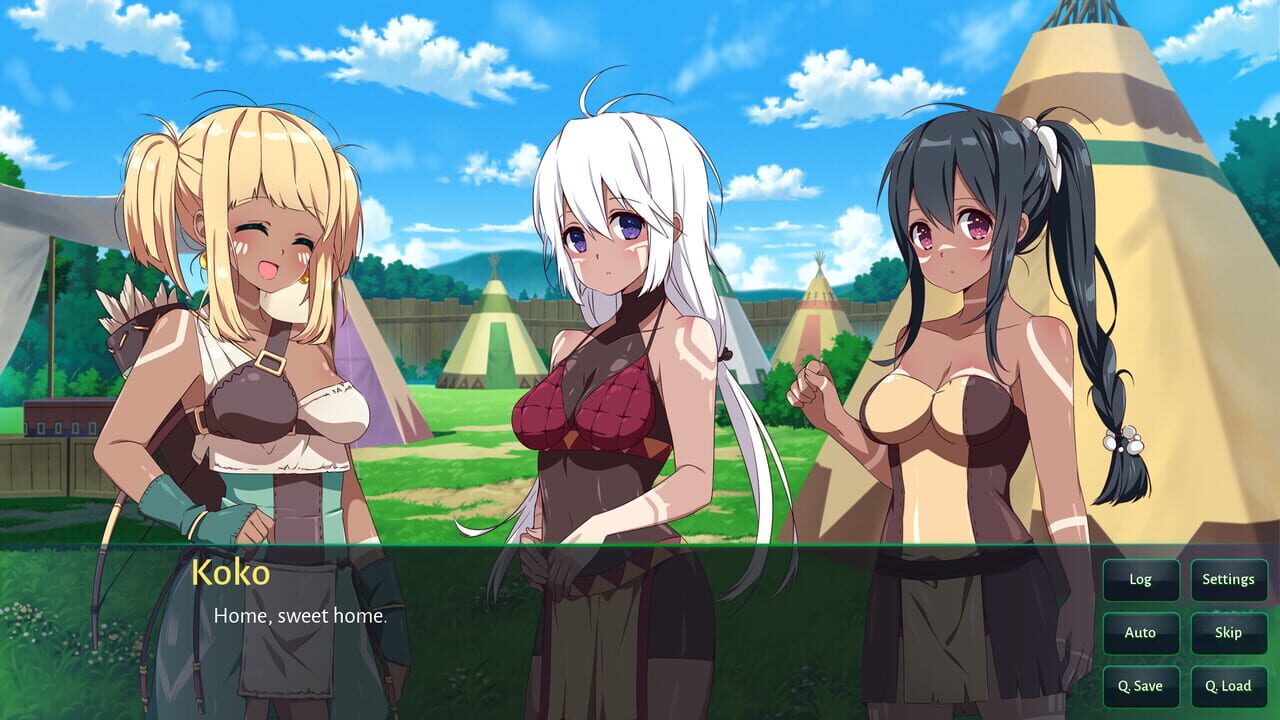Enable Skip mode to fast-forward text
This screenshot has height=720, width=1280.
click(1227, 632)
